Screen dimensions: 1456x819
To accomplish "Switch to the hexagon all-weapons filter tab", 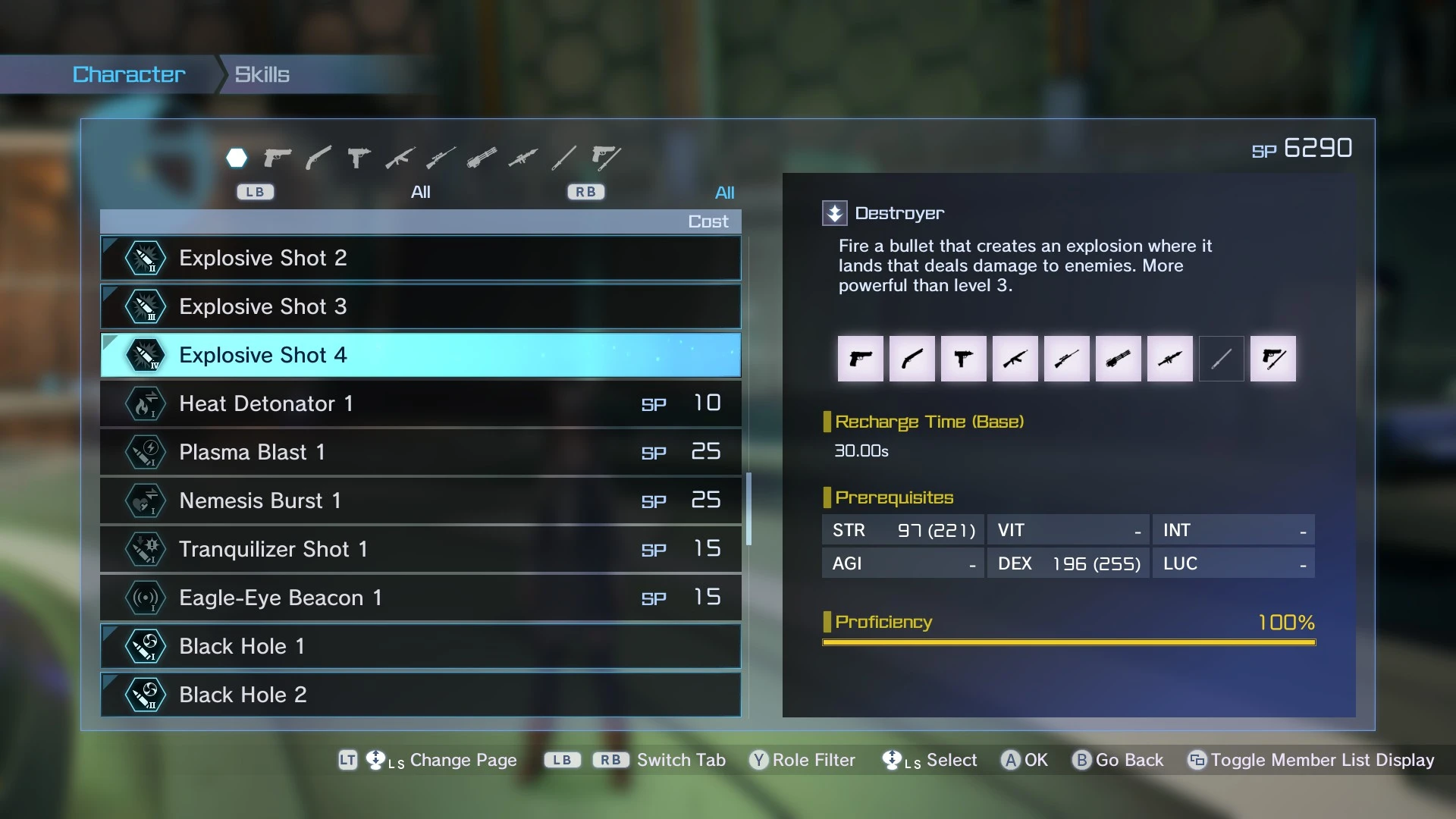I will click(237, 158).
